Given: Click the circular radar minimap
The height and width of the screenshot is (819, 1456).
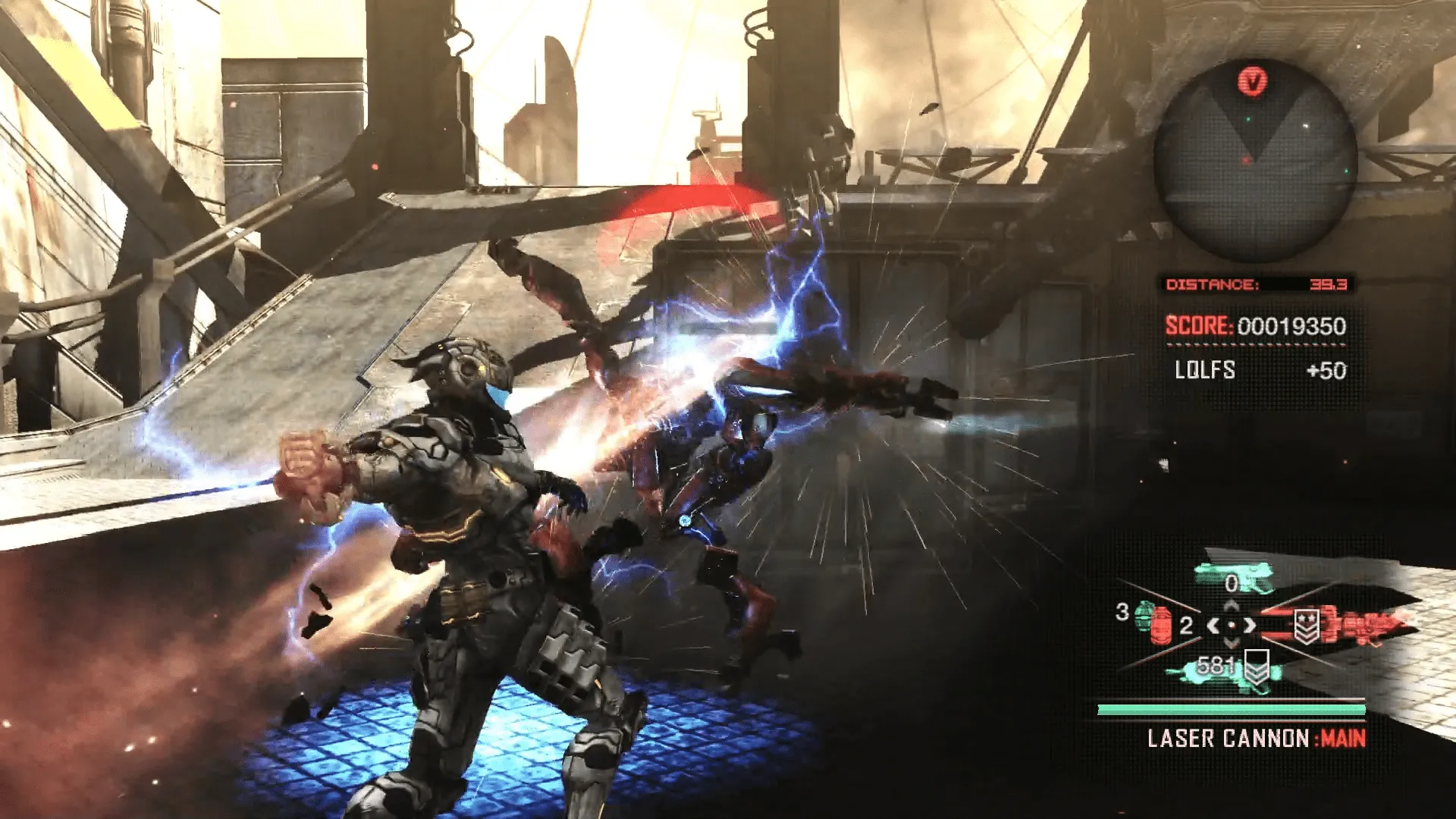Looking at the screenshot, I should pyautogui.click(x=1255, y=163).
